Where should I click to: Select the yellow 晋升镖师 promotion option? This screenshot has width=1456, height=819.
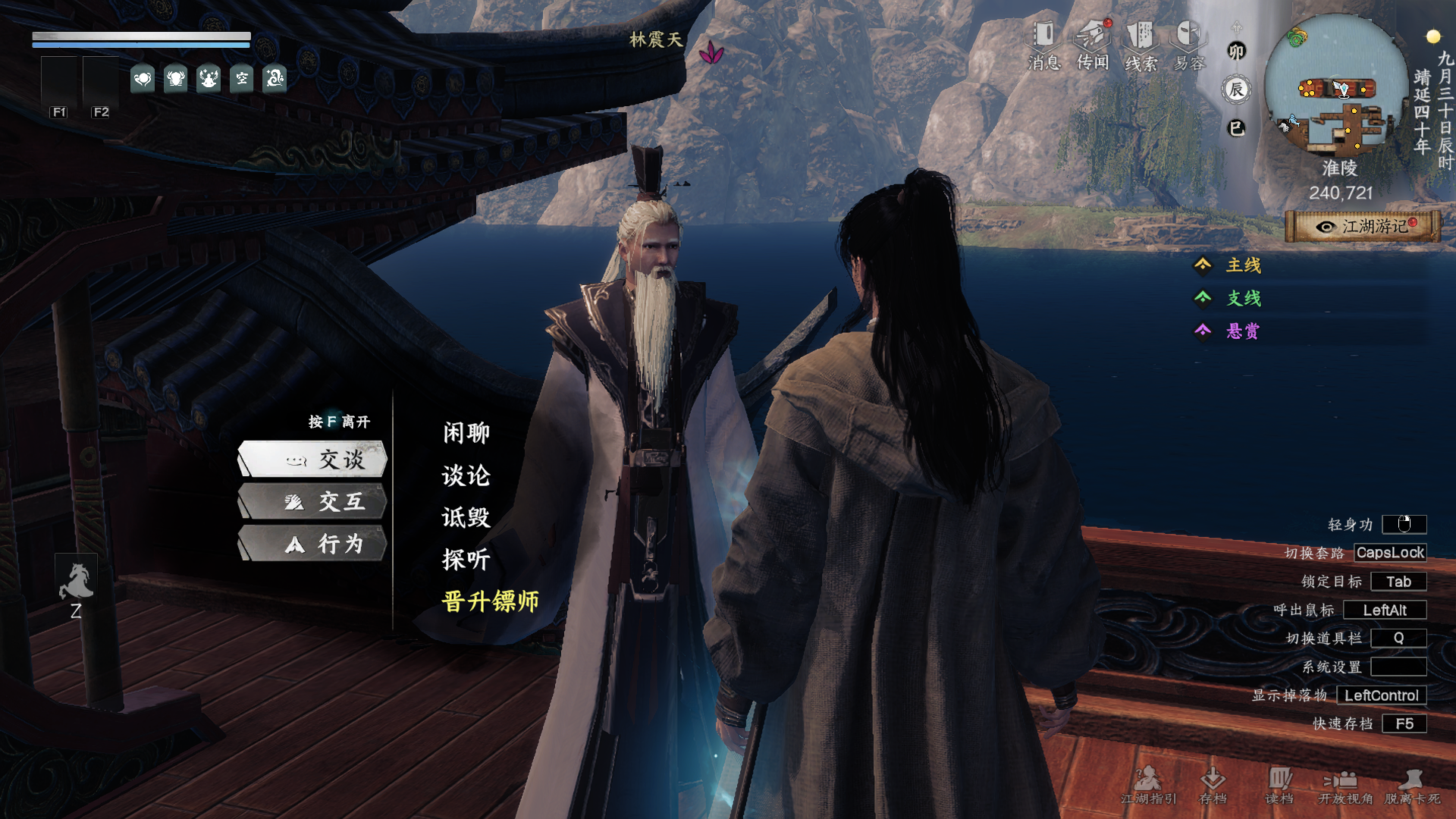click(x=491, y=601)
